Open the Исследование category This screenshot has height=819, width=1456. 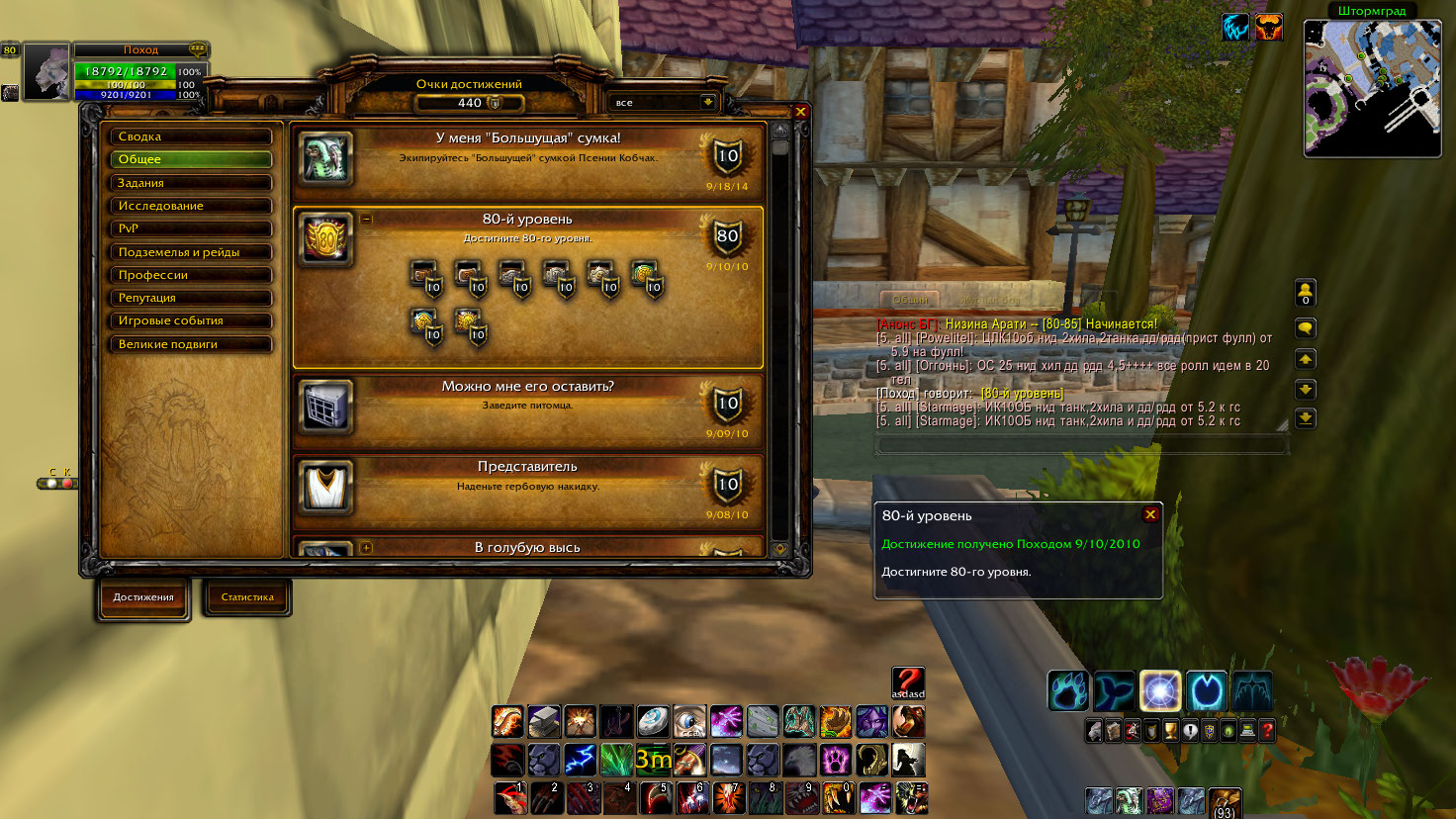(190, 206)
